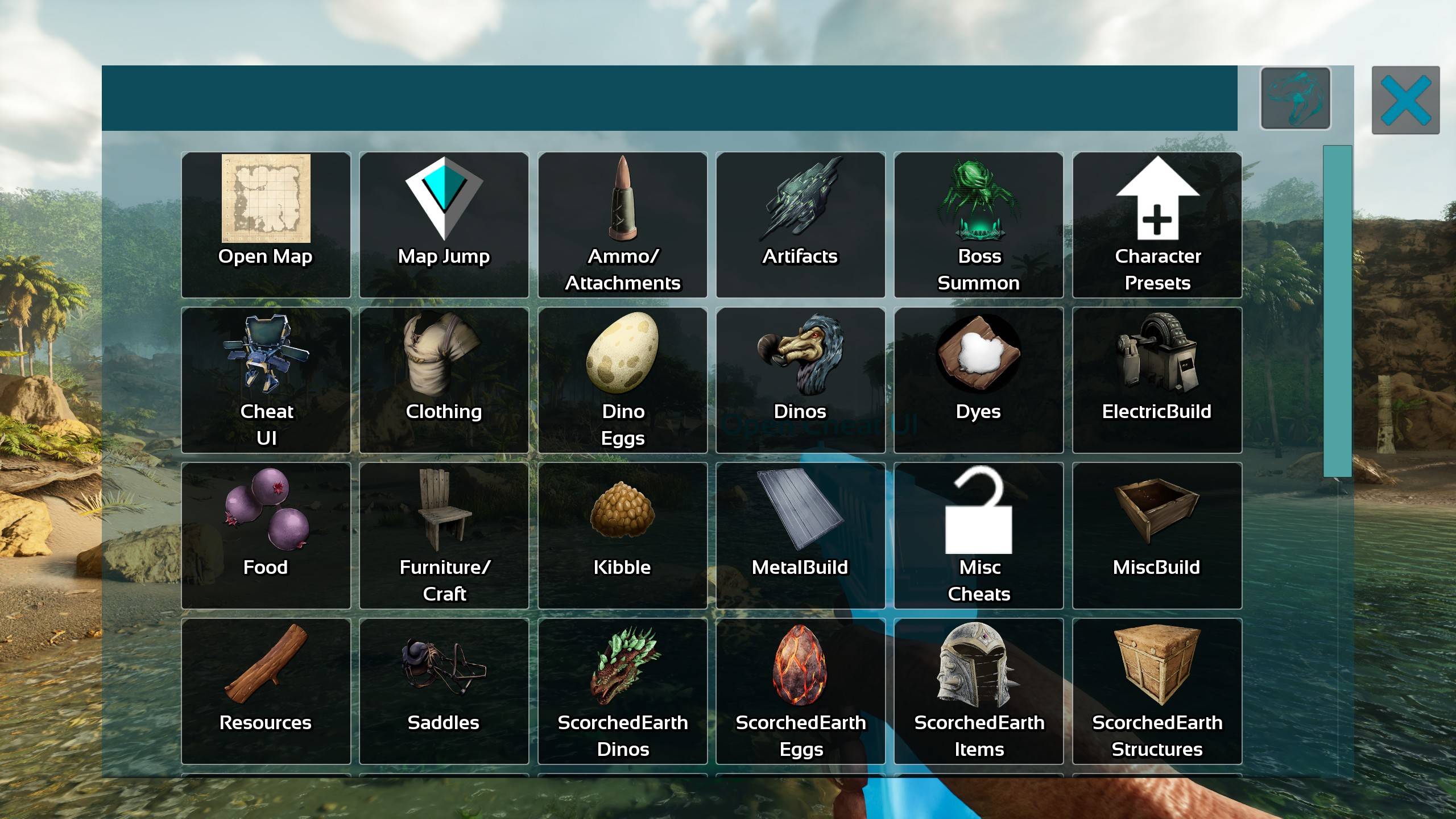Screen dimensions: 1456x819
Task: Open the ElectricBuild structures menu
Action: [1157, 378]
